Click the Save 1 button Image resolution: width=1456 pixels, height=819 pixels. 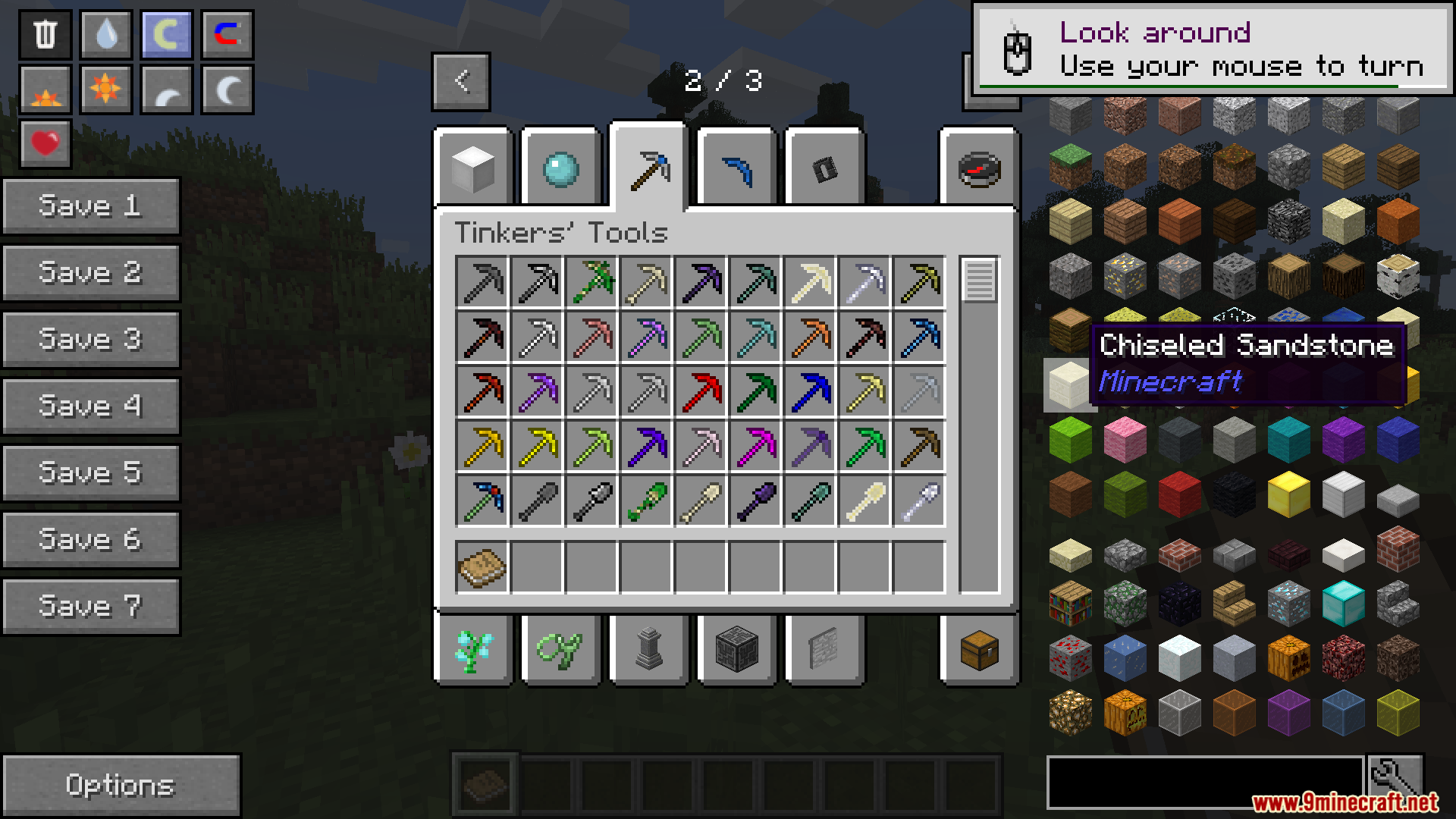[x=91, y=206]
